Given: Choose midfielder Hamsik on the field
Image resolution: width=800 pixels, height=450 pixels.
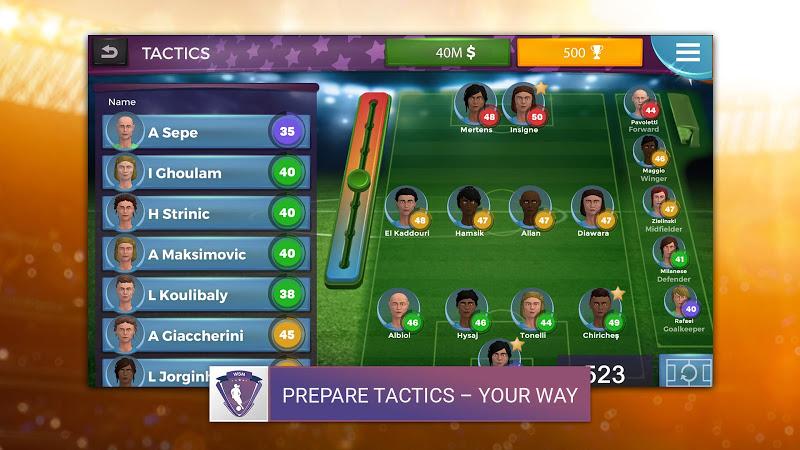Looking at the screenshot, I should tap(468, 208).
